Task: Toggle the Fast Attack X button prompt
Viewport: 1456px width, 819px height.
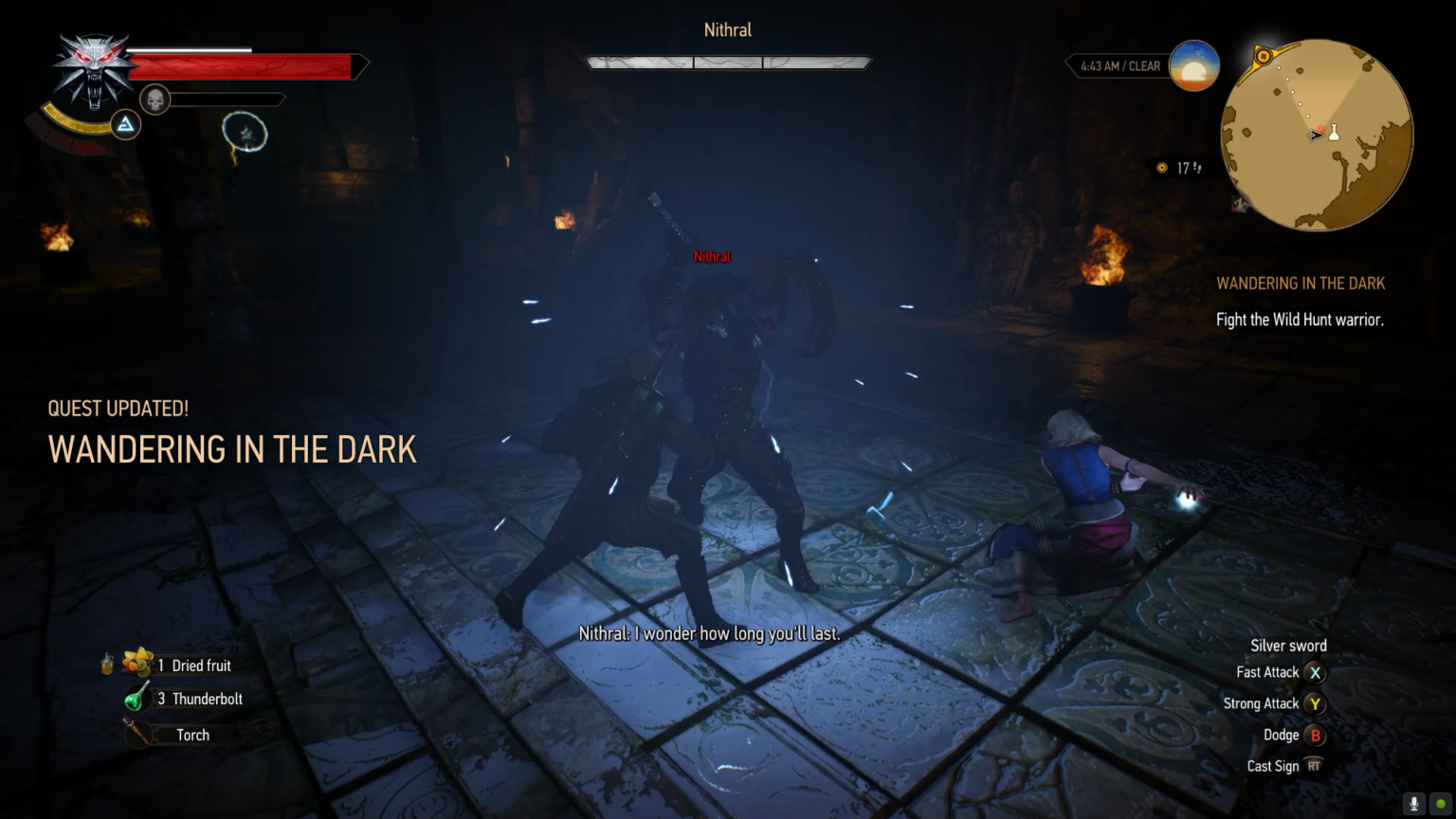Action: pos(1315,672)
